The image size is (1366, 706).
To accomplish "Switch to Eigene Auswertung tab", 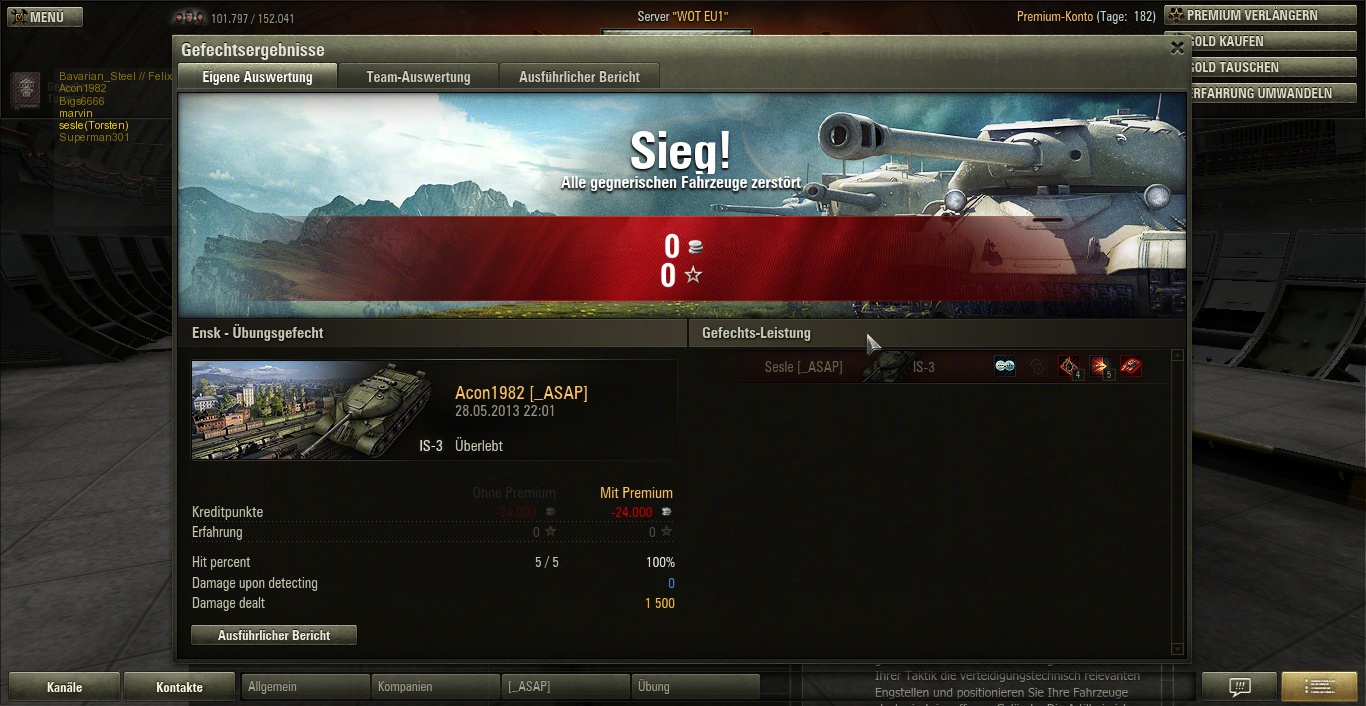I will [257, 77].
